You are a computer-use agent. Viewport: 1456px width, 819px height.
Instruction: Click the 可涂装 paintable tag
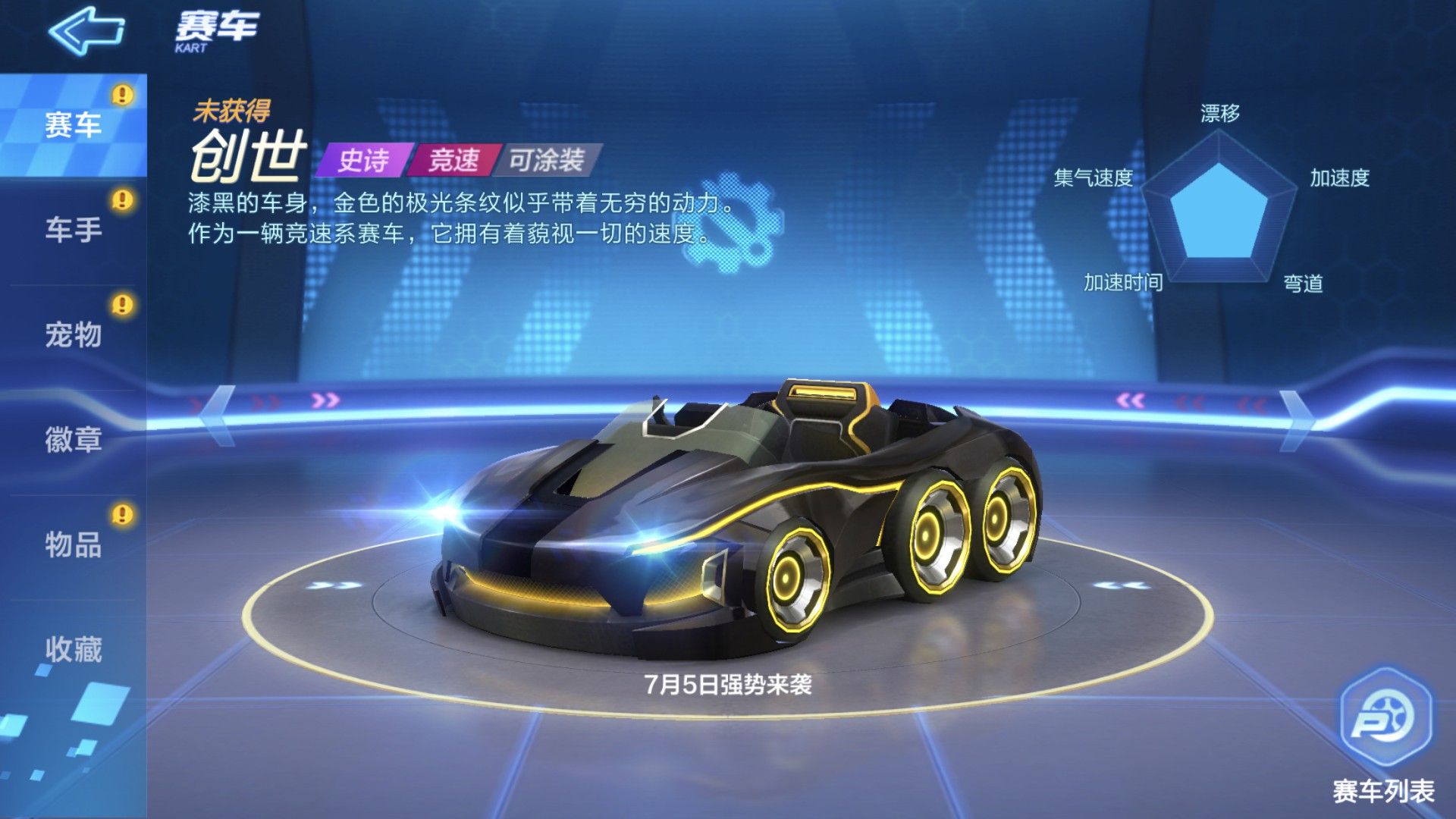(546, 160)
